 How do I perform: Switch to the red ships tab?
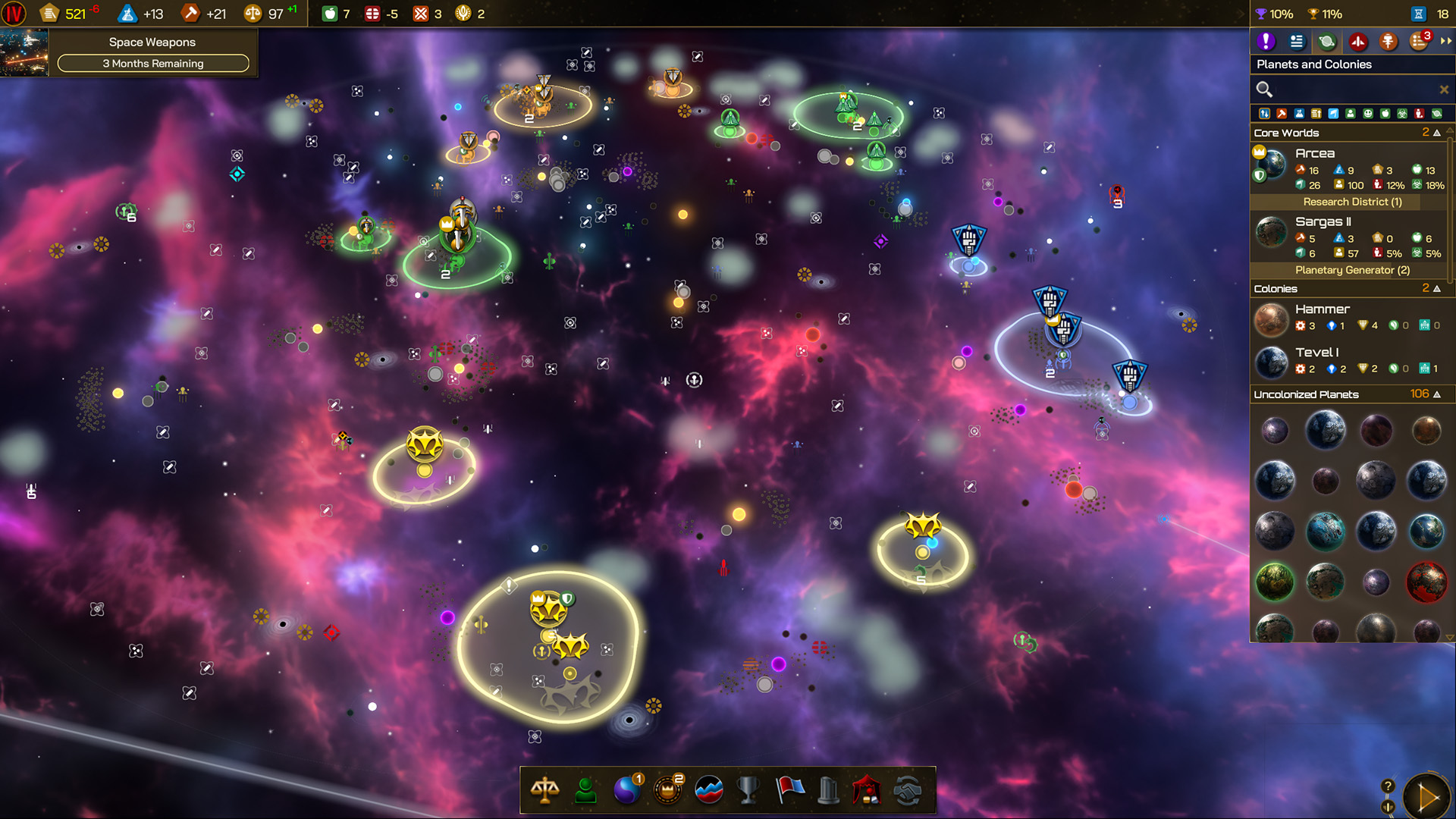pos(1358,41)
